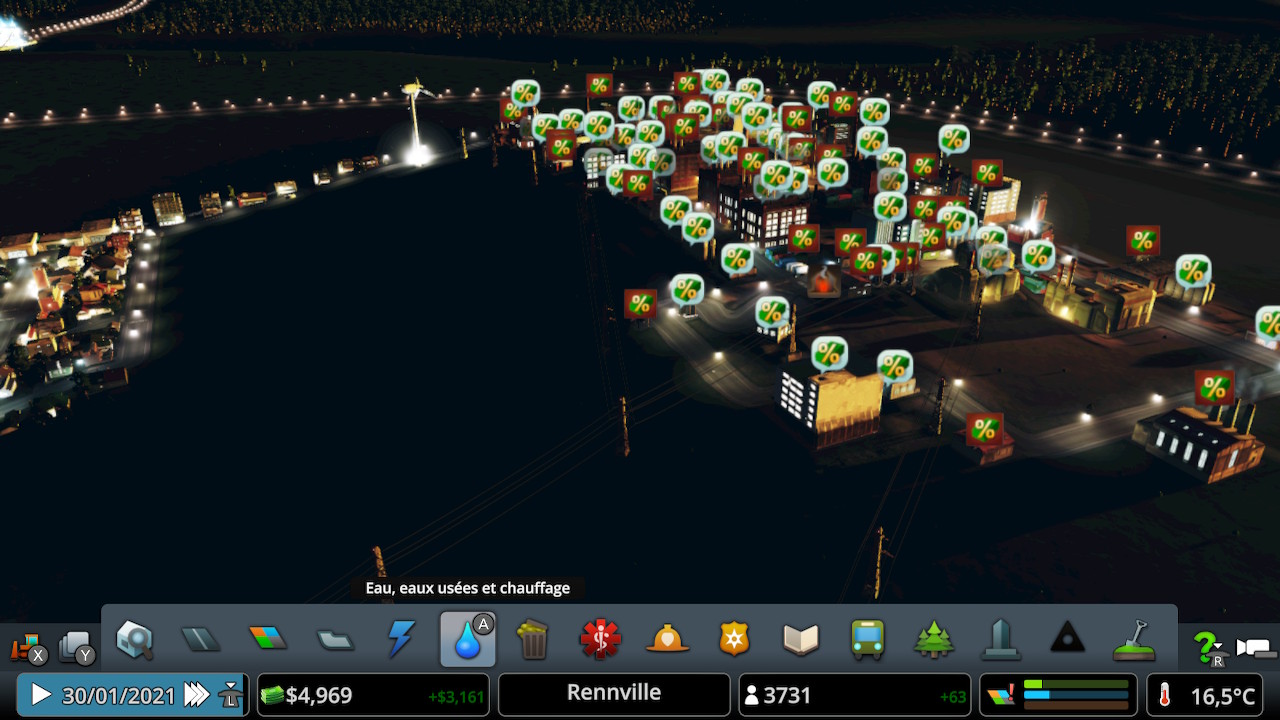
Task: Select the black triangle toolbar icon
Action: click(x=1067, y=639)
